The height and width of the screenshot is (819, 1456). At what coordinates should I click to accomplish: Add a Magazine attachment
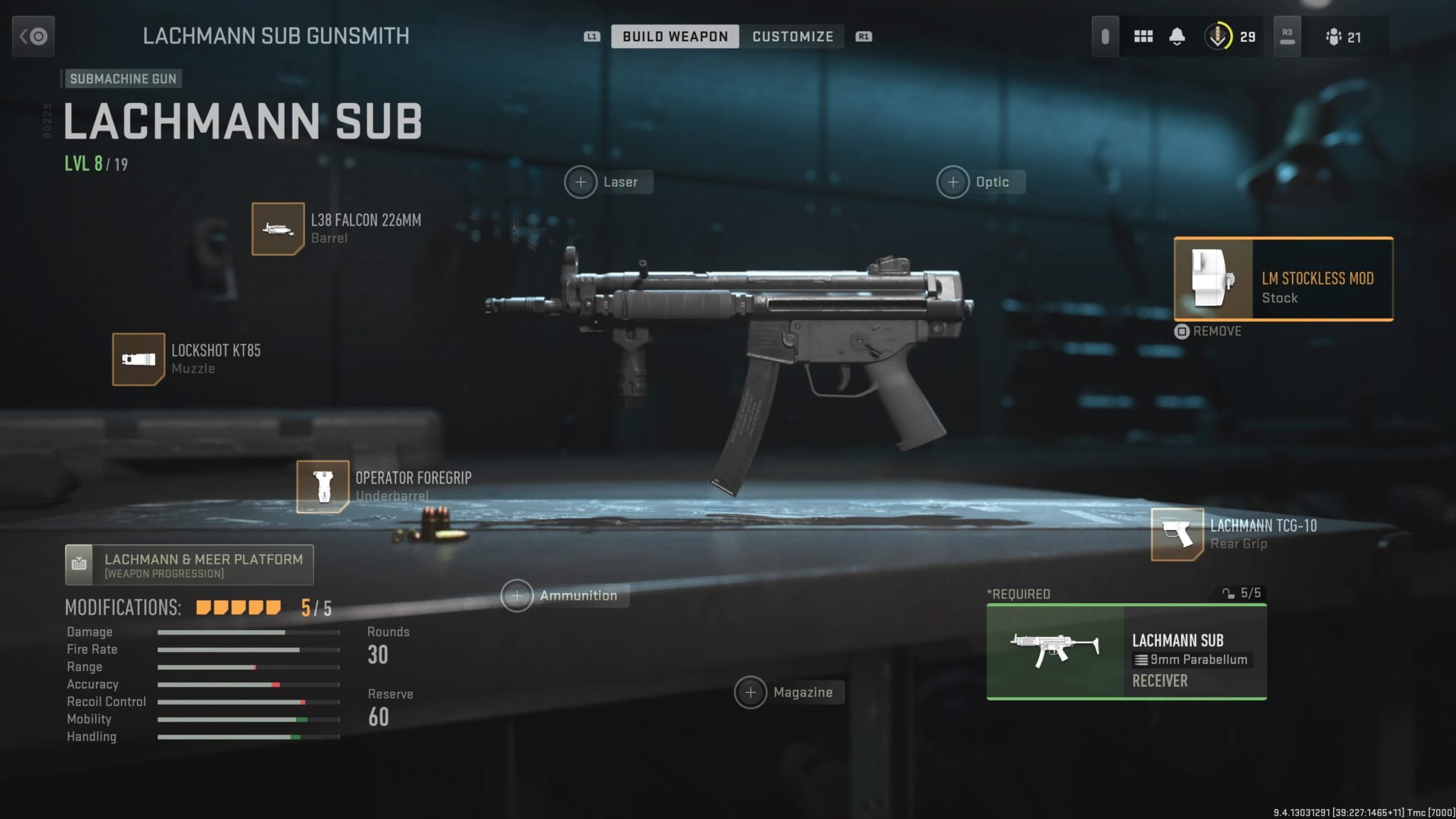tap(751, 693)
